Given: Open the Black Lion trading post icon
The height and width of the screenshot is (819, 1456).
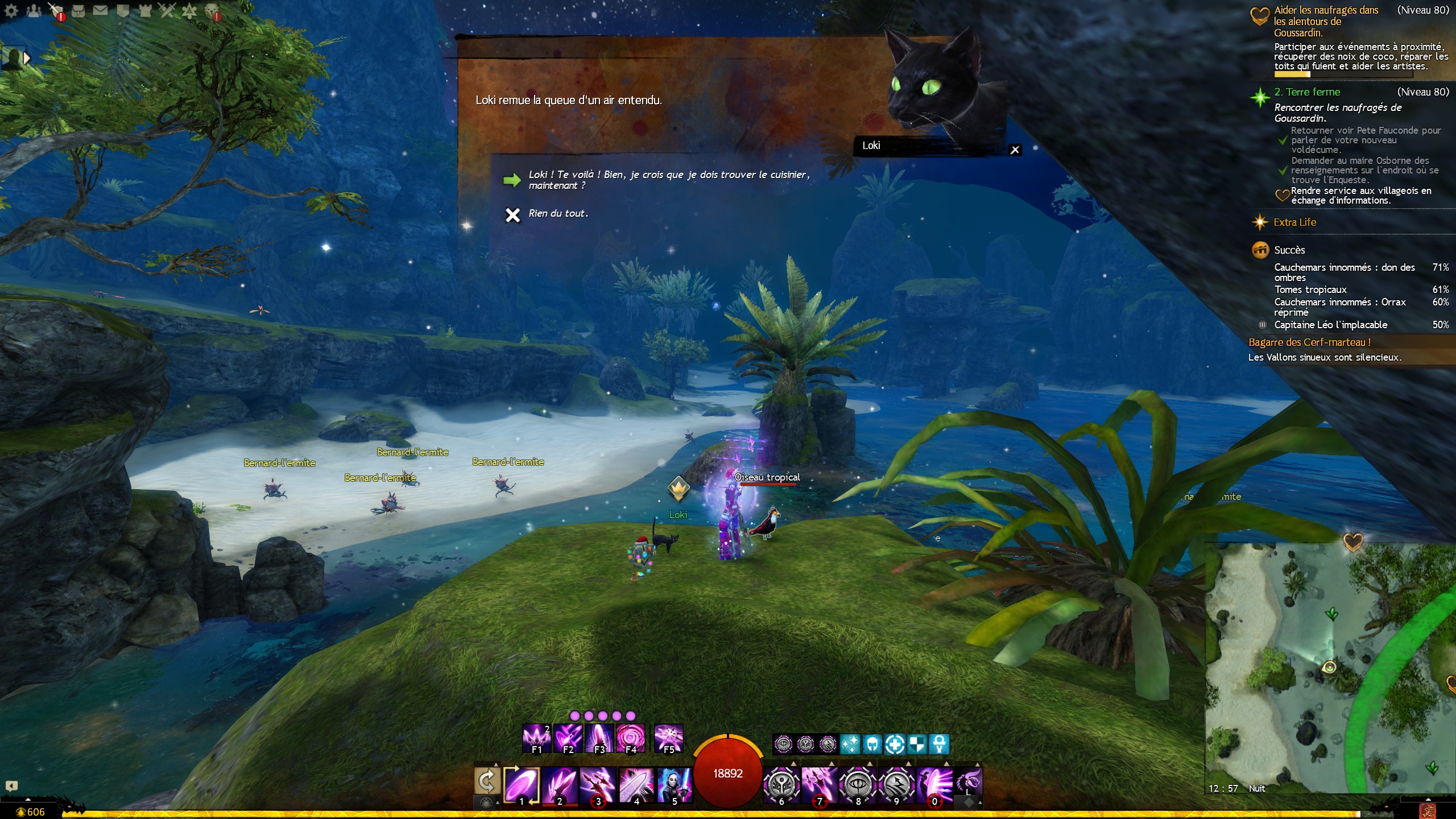Looking at the screenshot, I should pos(212,10).
